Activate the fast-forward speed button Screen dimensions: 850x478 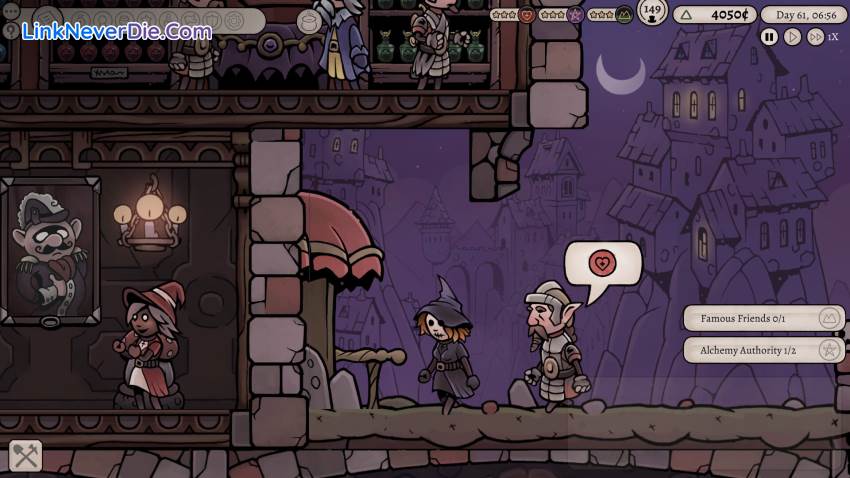coord(815,37)
